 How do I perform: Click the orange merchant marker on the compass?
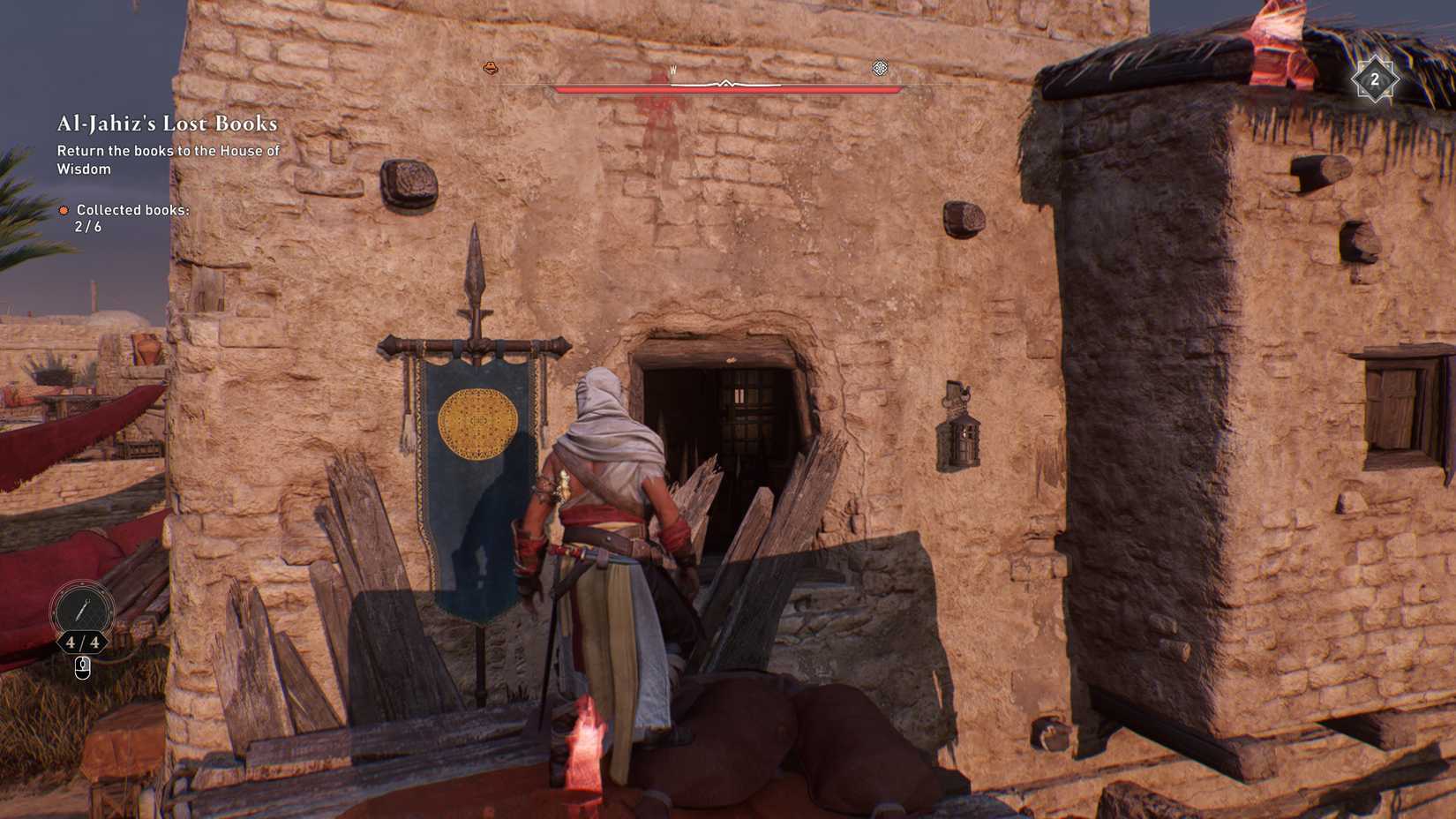(x=490, y=66)
